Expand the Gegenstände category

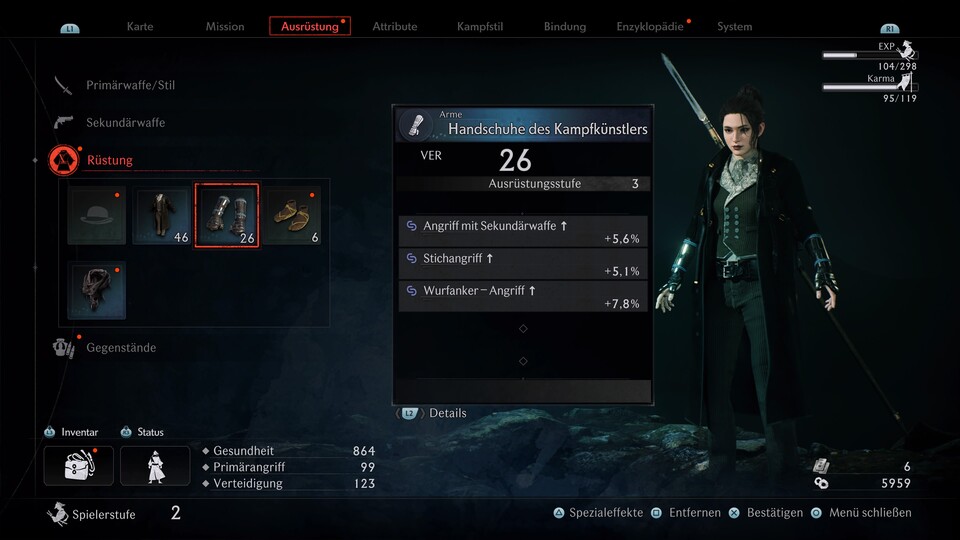(120, 347)
